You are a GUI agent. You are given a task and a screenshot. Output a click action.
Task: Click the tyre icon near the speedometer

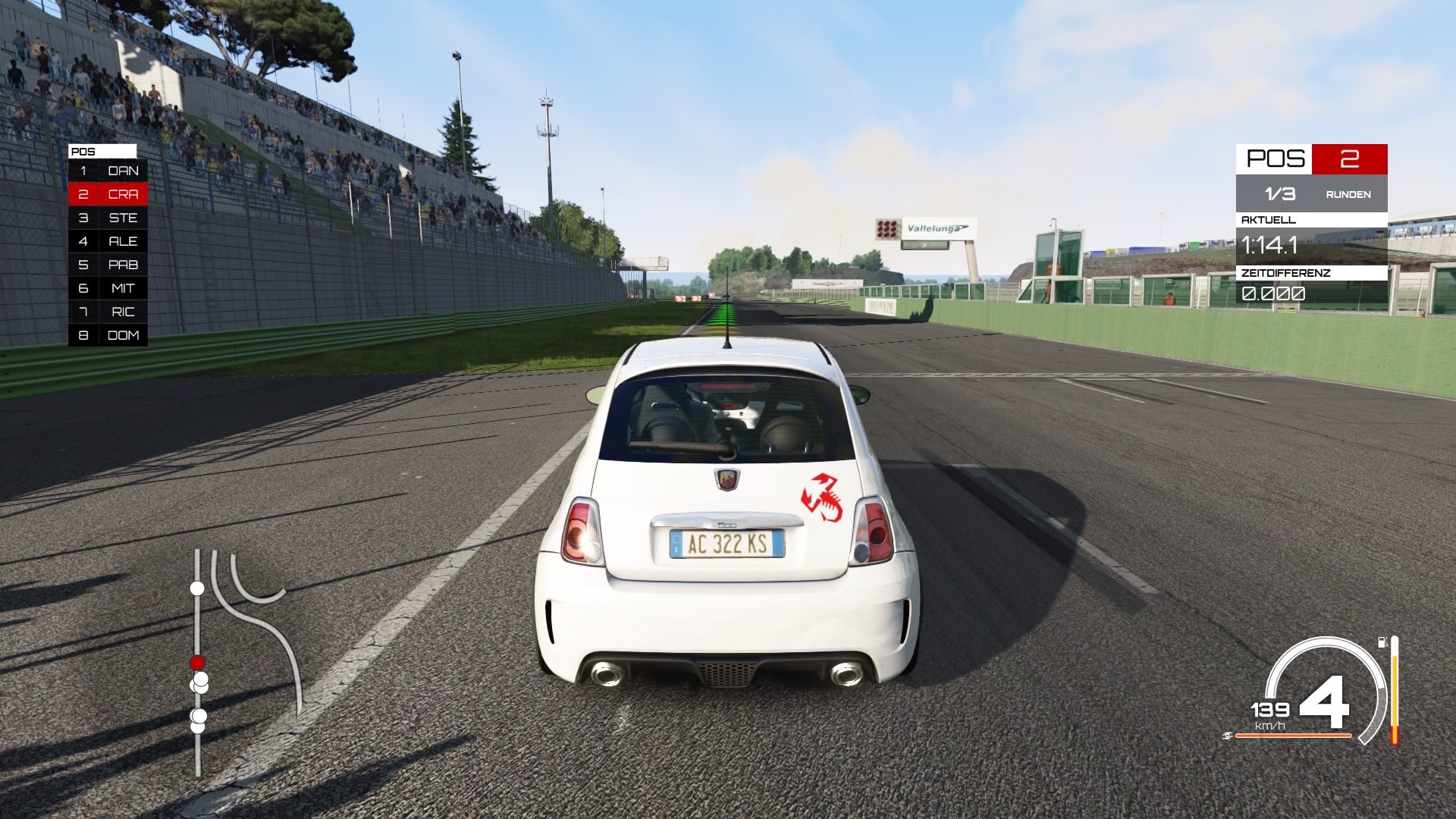pos(1229,735)
